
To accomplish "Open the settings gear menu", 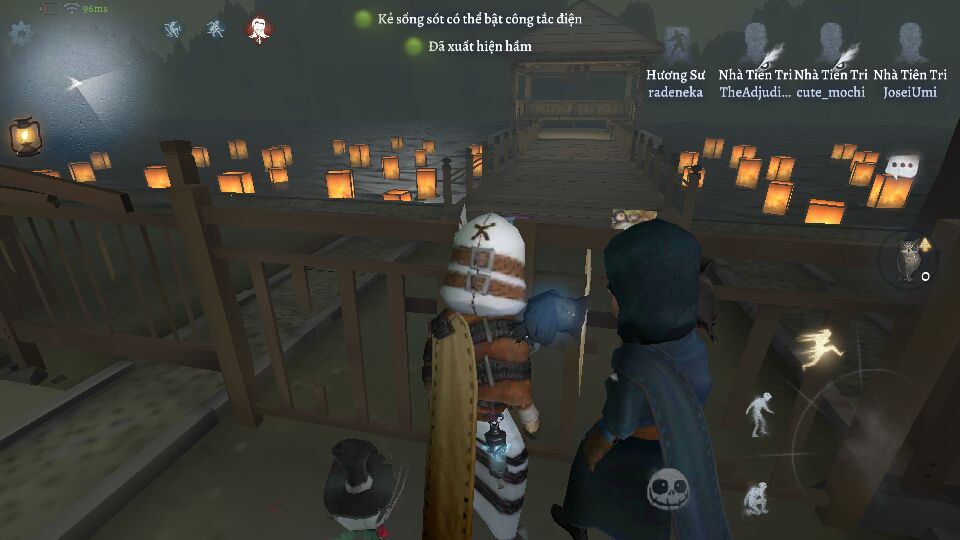I will coord(20,32).
